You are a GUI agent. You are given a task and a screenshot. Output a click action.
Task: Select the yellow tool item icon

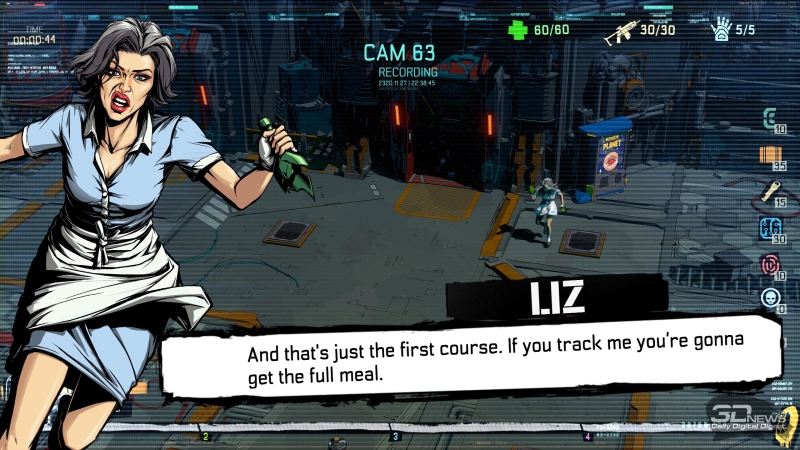pos(770,190)
